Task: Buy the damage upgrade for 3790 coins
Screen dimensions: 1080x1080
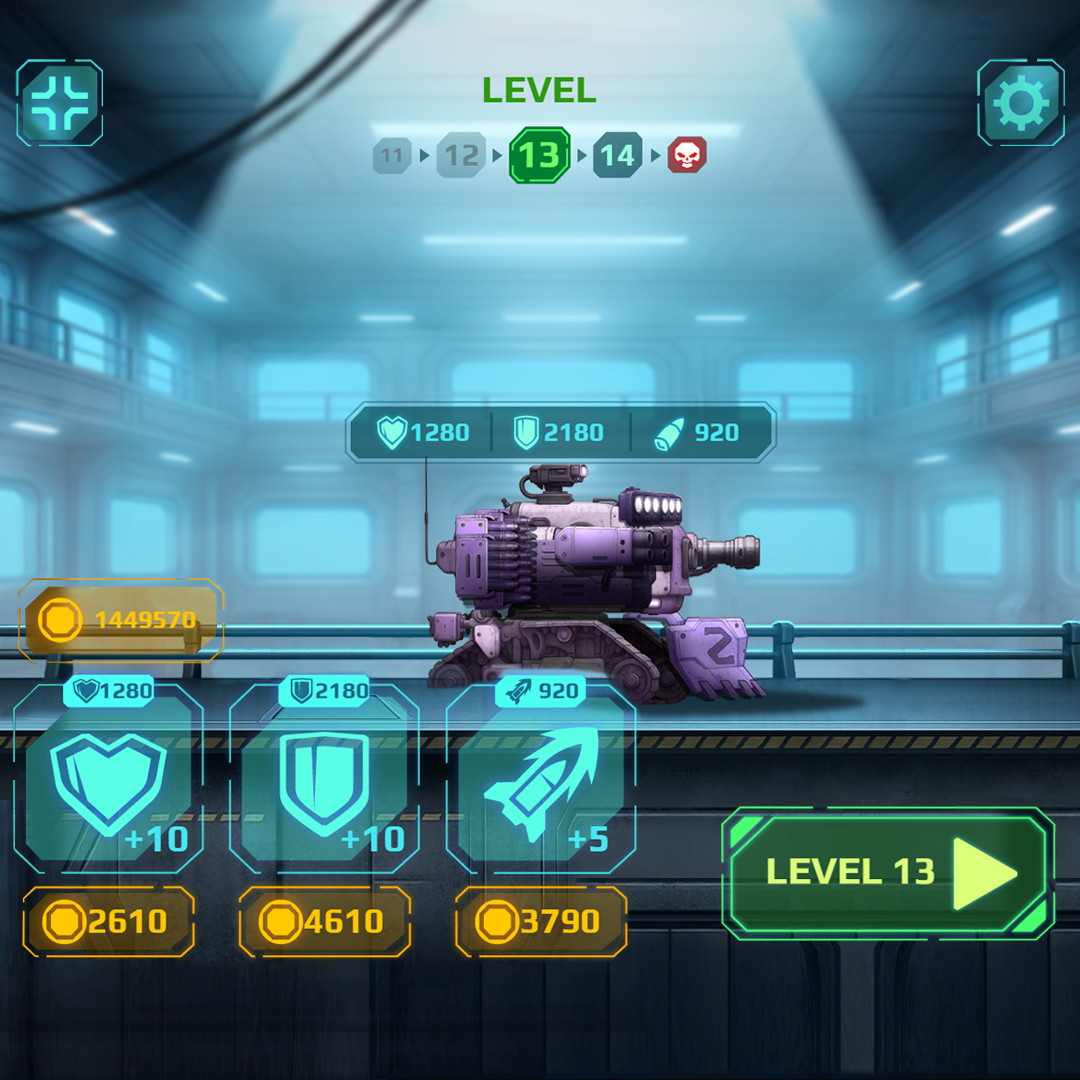Action: tap(541, 921)
